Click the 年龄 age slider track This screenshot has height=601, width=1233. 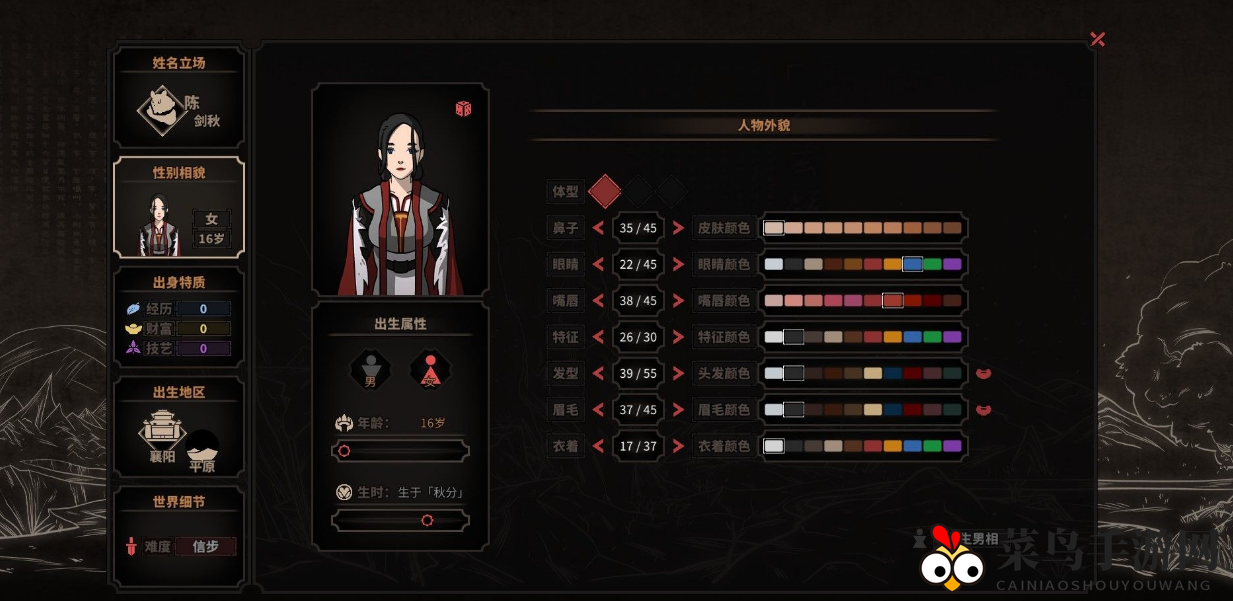coord(400,451)
